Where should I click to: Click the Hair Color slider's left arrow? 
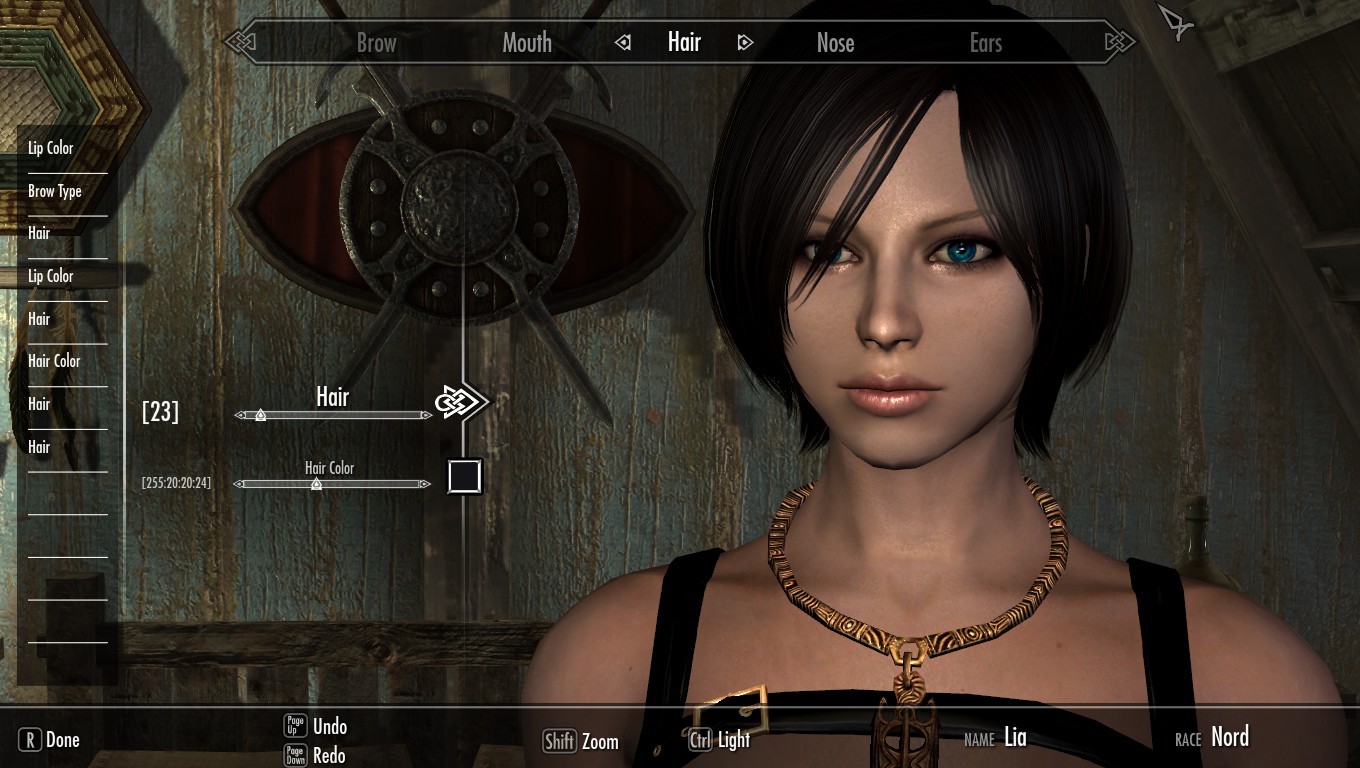tap(238, 484)
